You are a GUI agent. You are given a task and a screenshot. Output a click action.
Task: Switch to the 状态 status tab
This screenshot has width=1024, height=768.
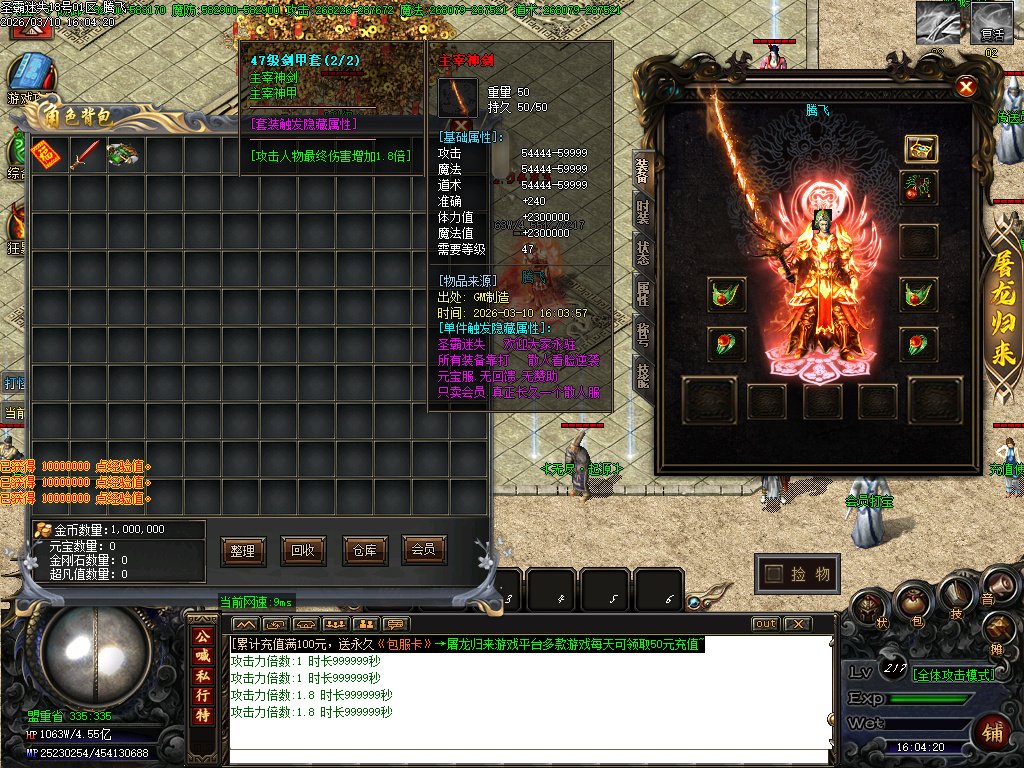click(643, 252)
